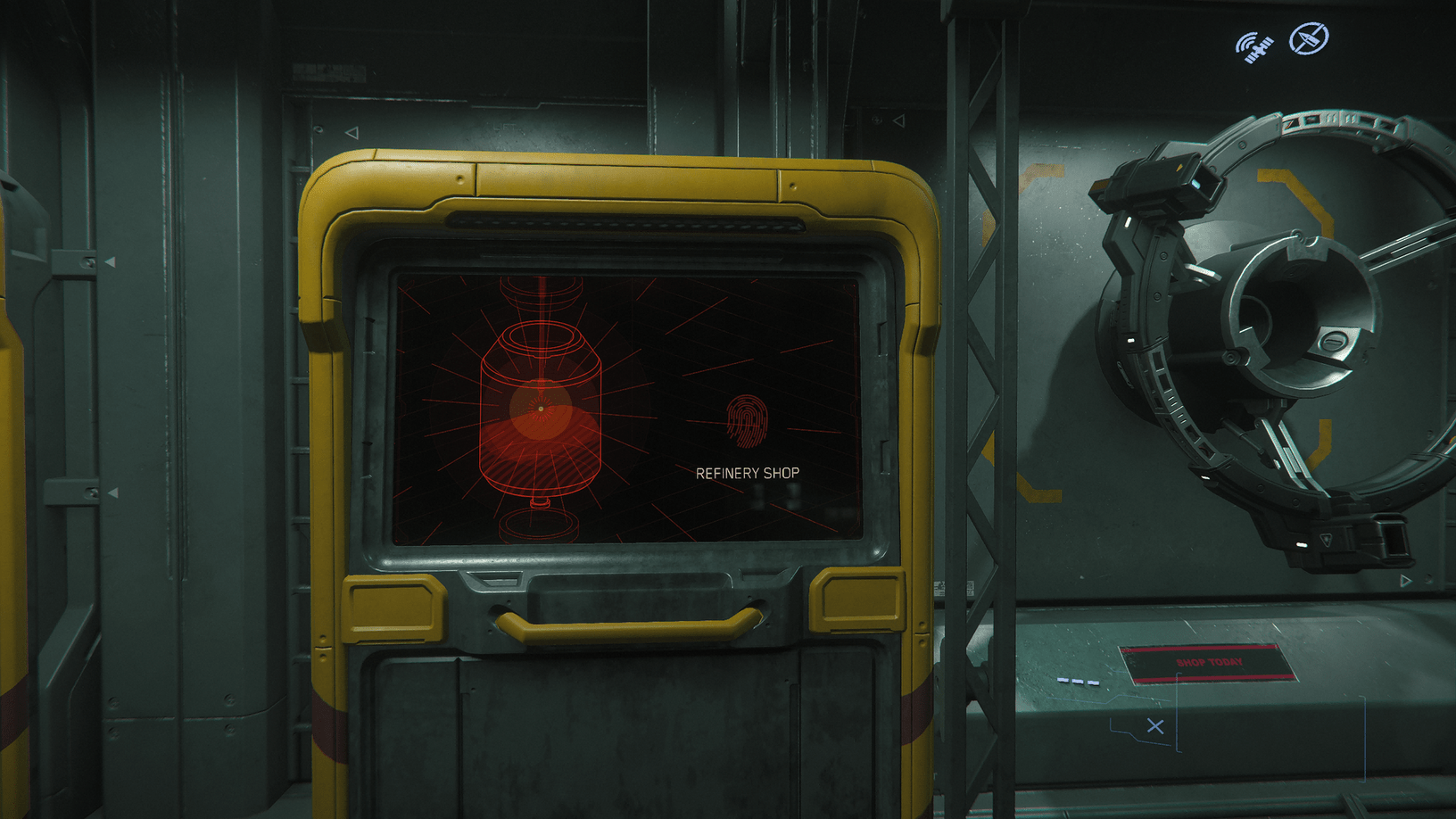
Task: Select the REFINERY SHOP label
Action: pos(748,473)
